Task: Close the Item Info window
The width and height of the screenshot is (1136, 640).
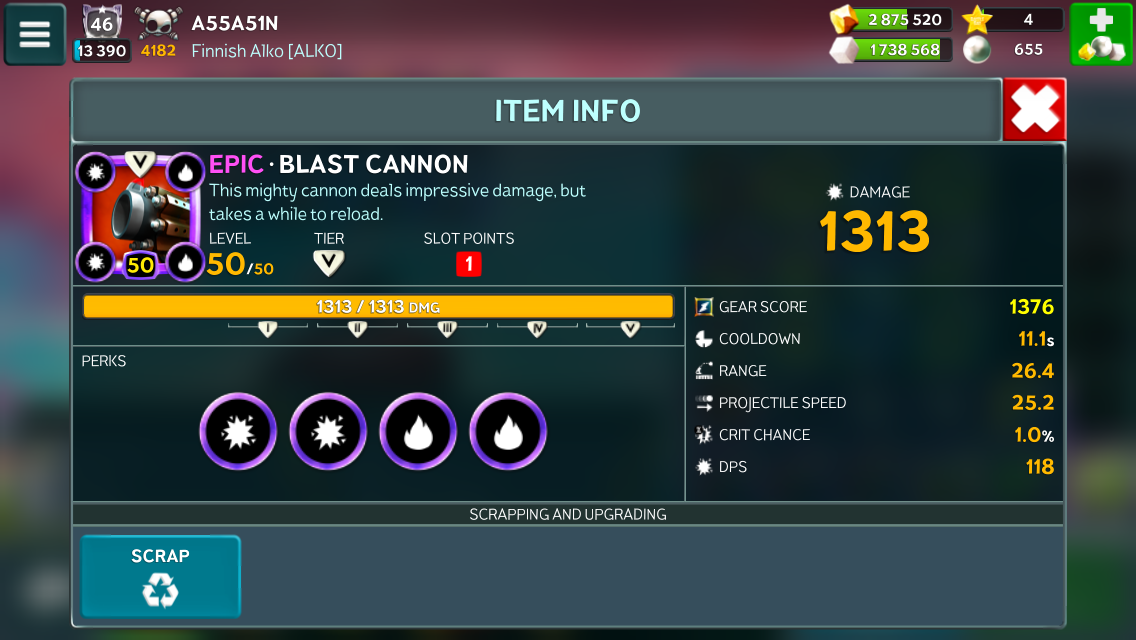Action: [1034, 109]
